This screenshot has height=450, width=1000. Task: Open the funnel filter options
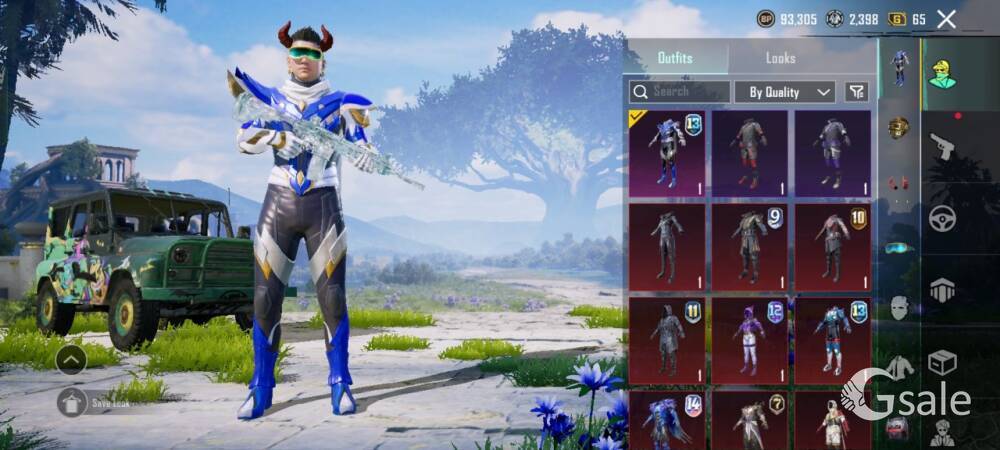coord(856,92)
